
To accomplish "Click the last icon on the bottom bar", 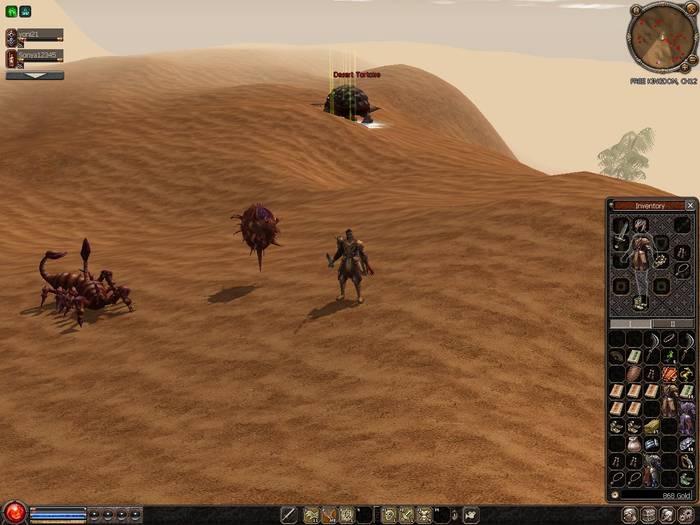I will click(688, 515).
